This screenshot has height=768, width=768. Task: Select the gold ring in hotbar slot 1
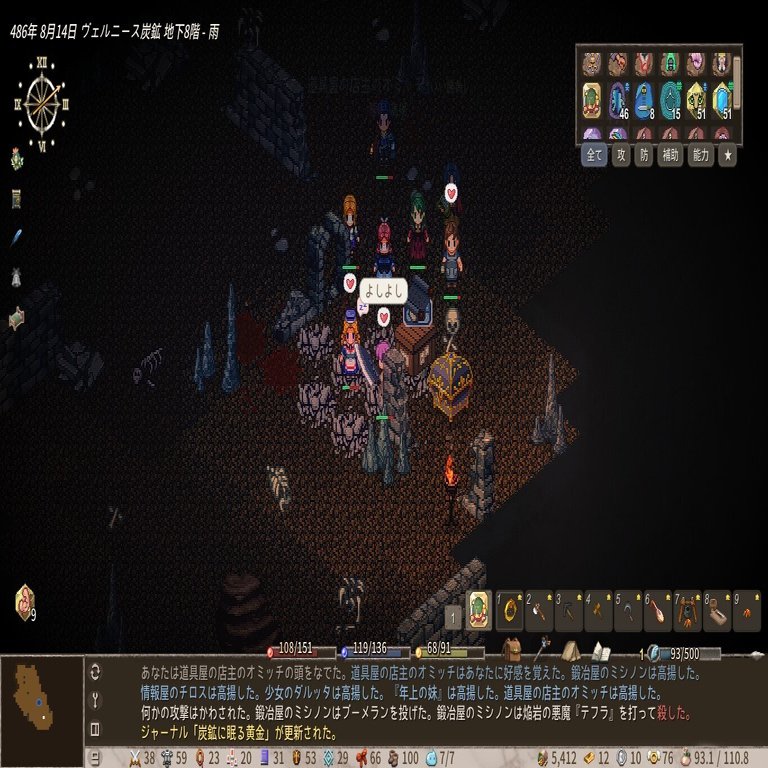(x=512, y=609)
